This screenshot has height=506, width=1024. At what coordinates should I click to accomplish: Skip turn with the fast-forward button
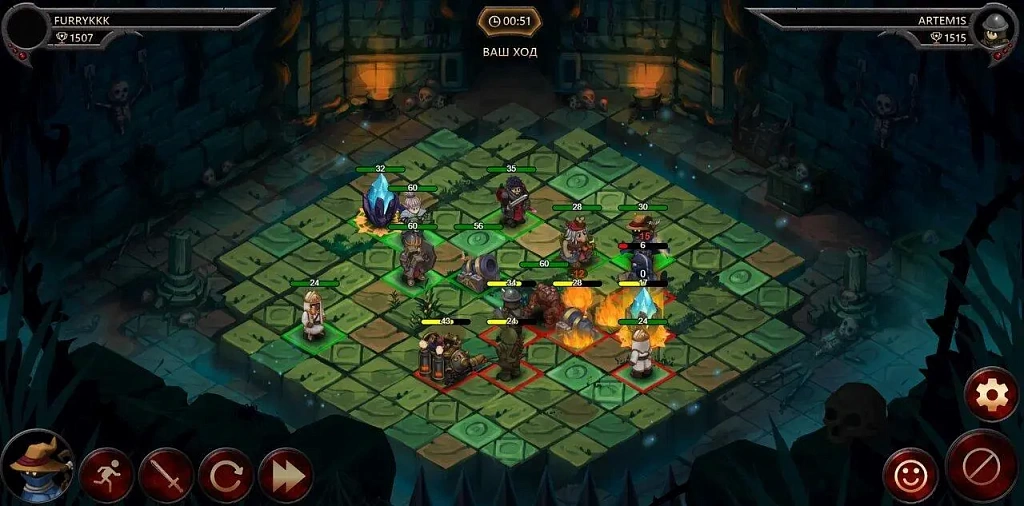tap(286, 475)
